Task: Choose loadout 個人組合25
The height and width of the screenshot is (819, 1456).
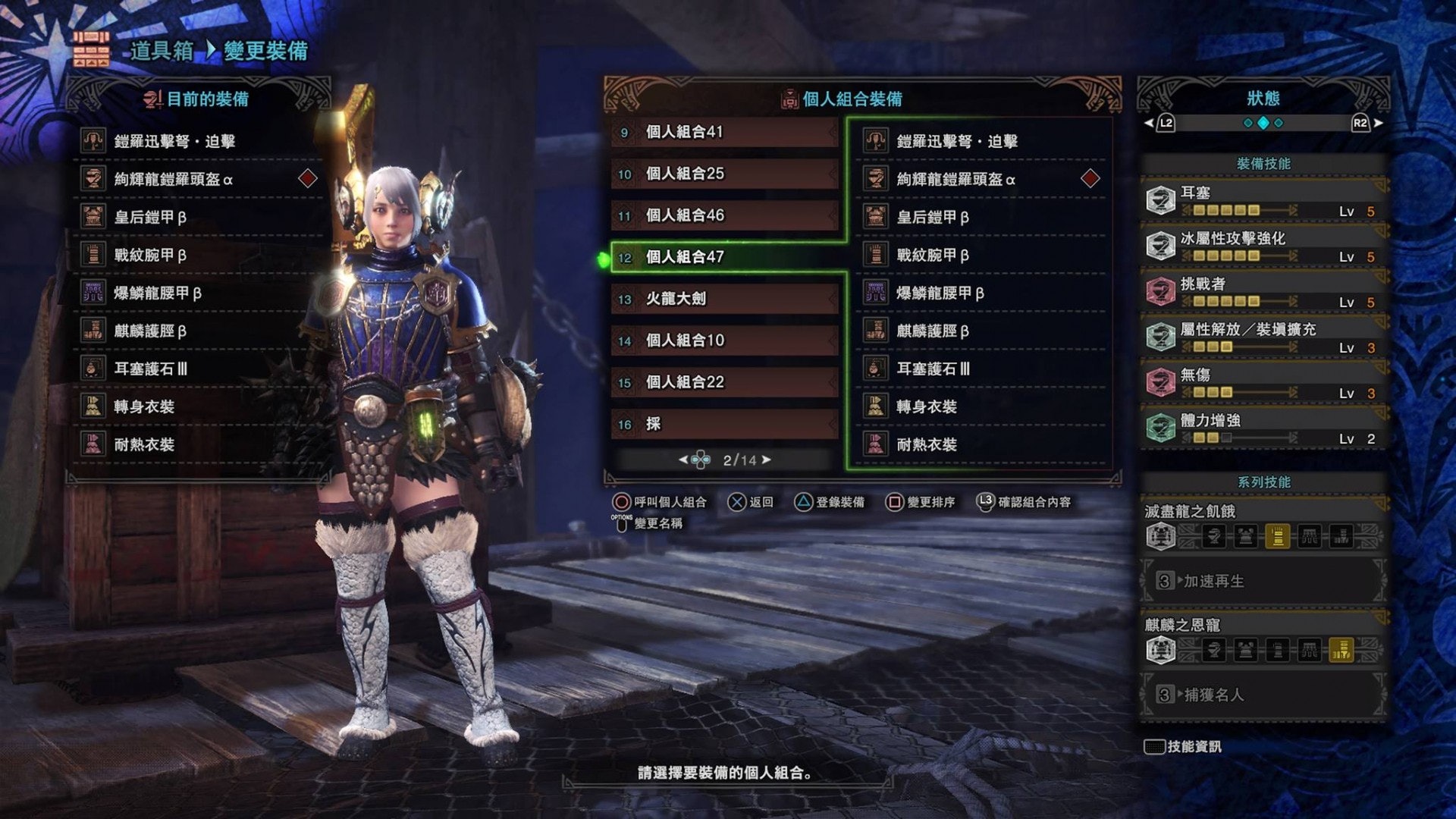Action: [724, 174]
